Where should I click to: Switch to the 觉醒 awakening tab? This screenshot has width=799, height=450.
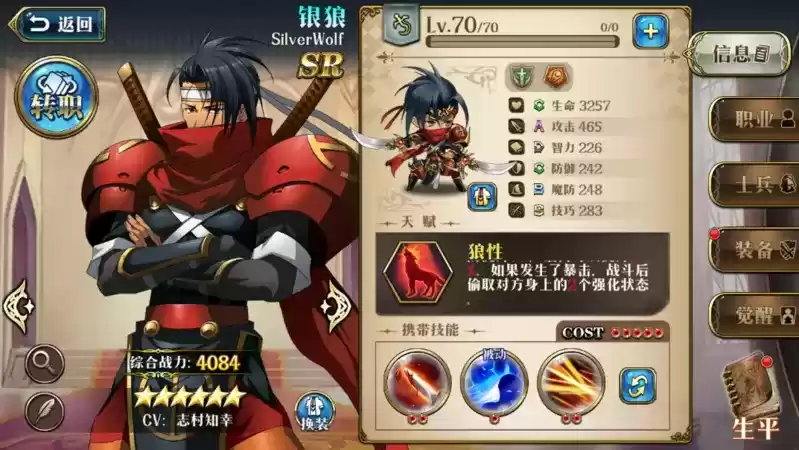(x=754, y=313)
